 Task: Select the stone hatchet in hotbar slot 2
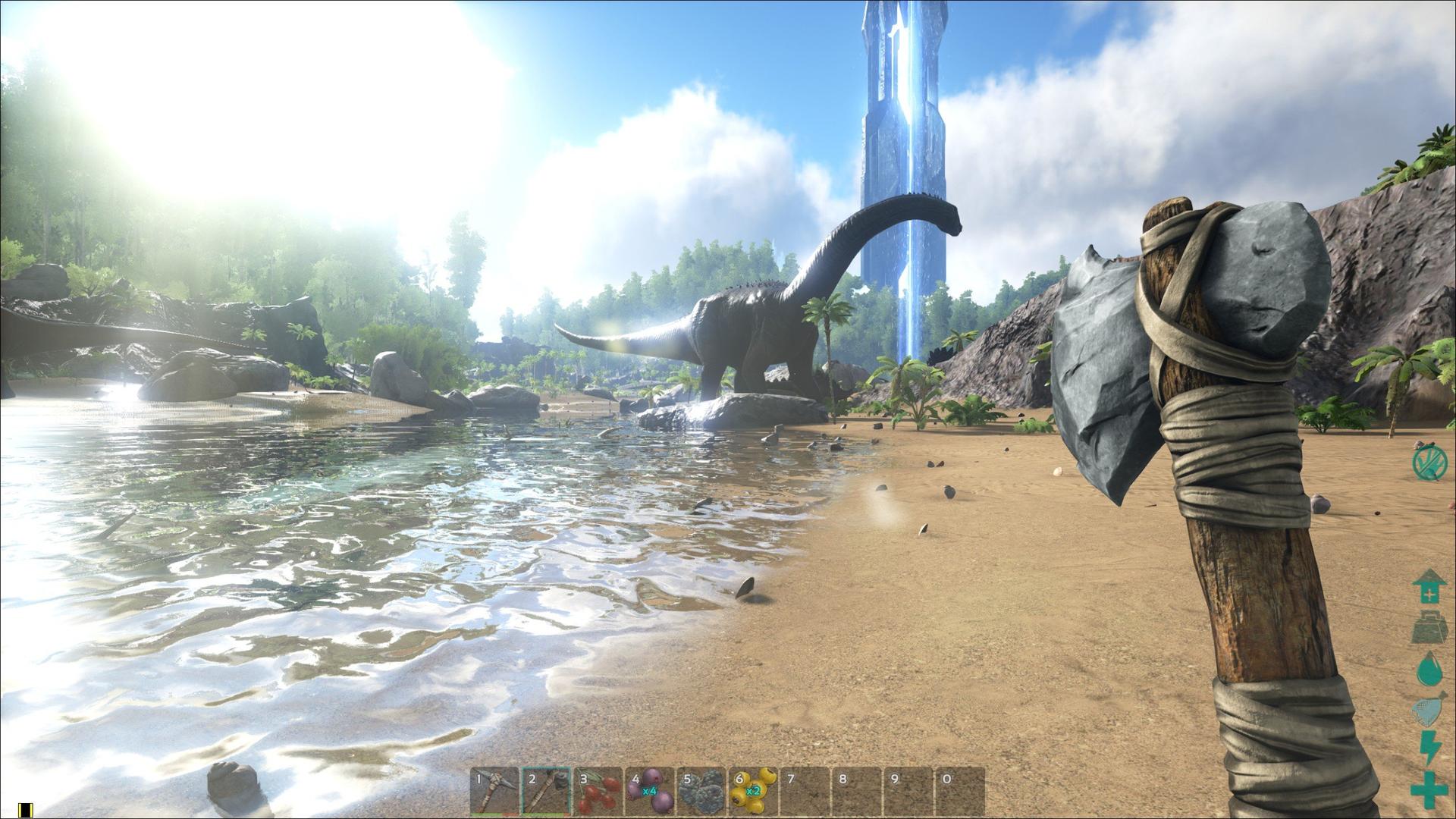546,791
